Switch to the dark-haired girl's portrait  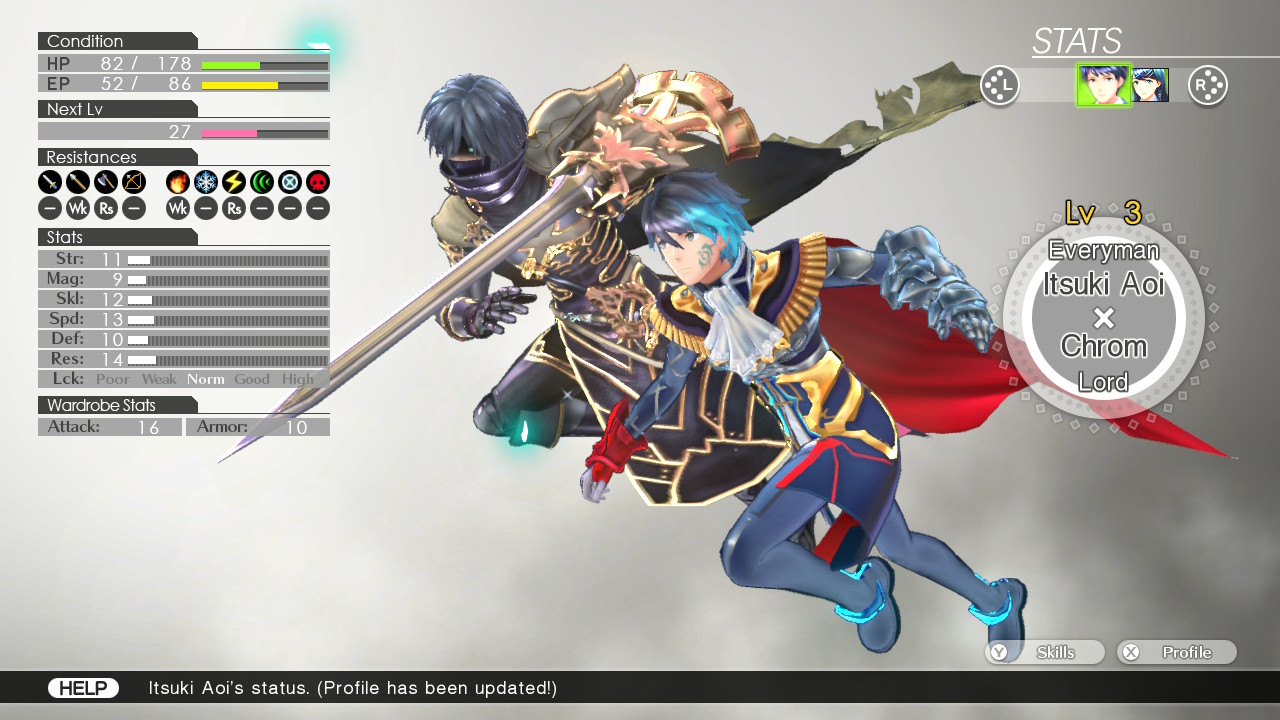tap(1150, 85)
